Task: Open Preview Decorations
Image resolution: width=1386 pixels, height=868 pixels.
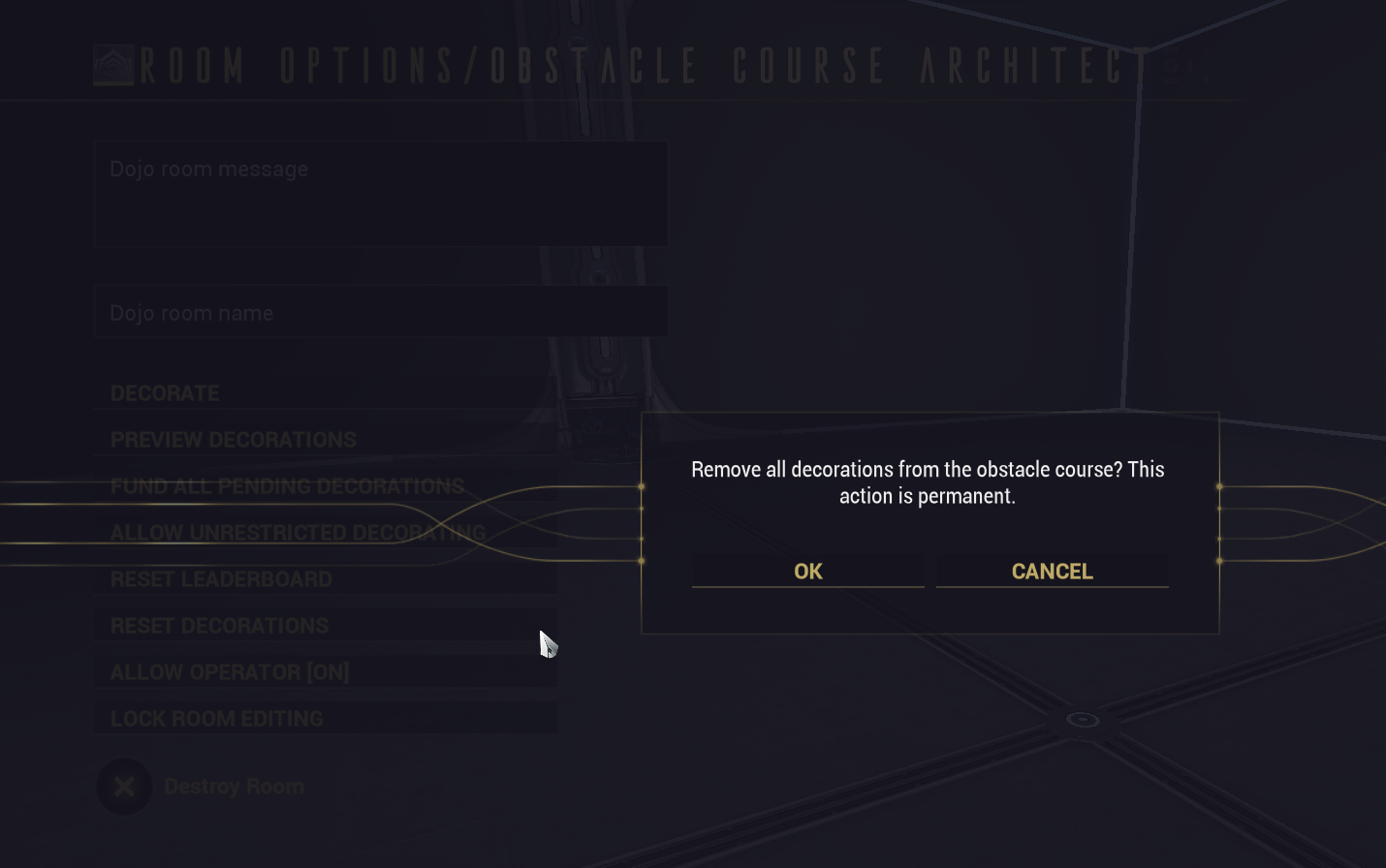Action: pos(326,440)
